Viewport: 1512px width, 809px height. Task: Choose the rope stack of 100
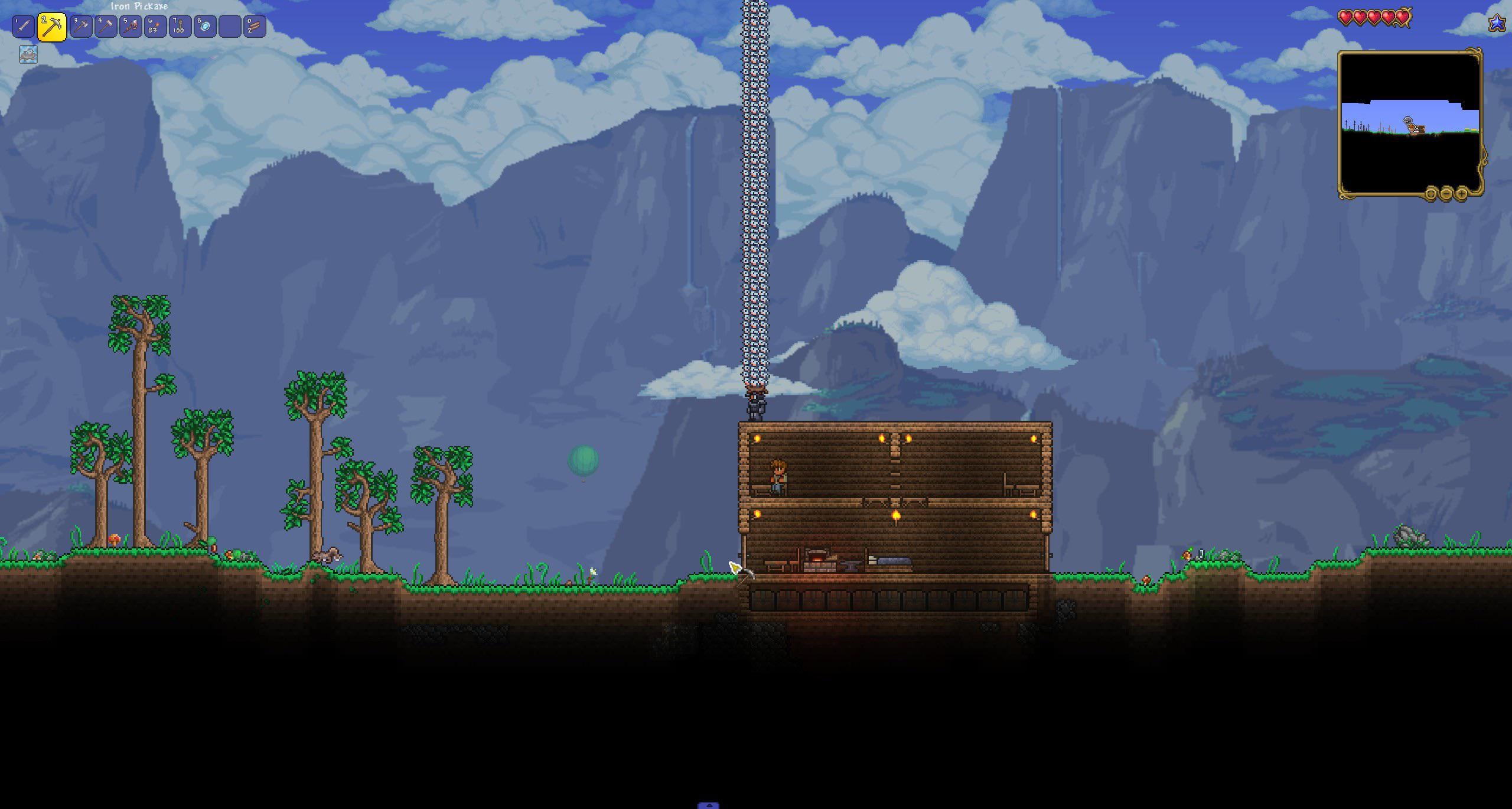(180, 27)
